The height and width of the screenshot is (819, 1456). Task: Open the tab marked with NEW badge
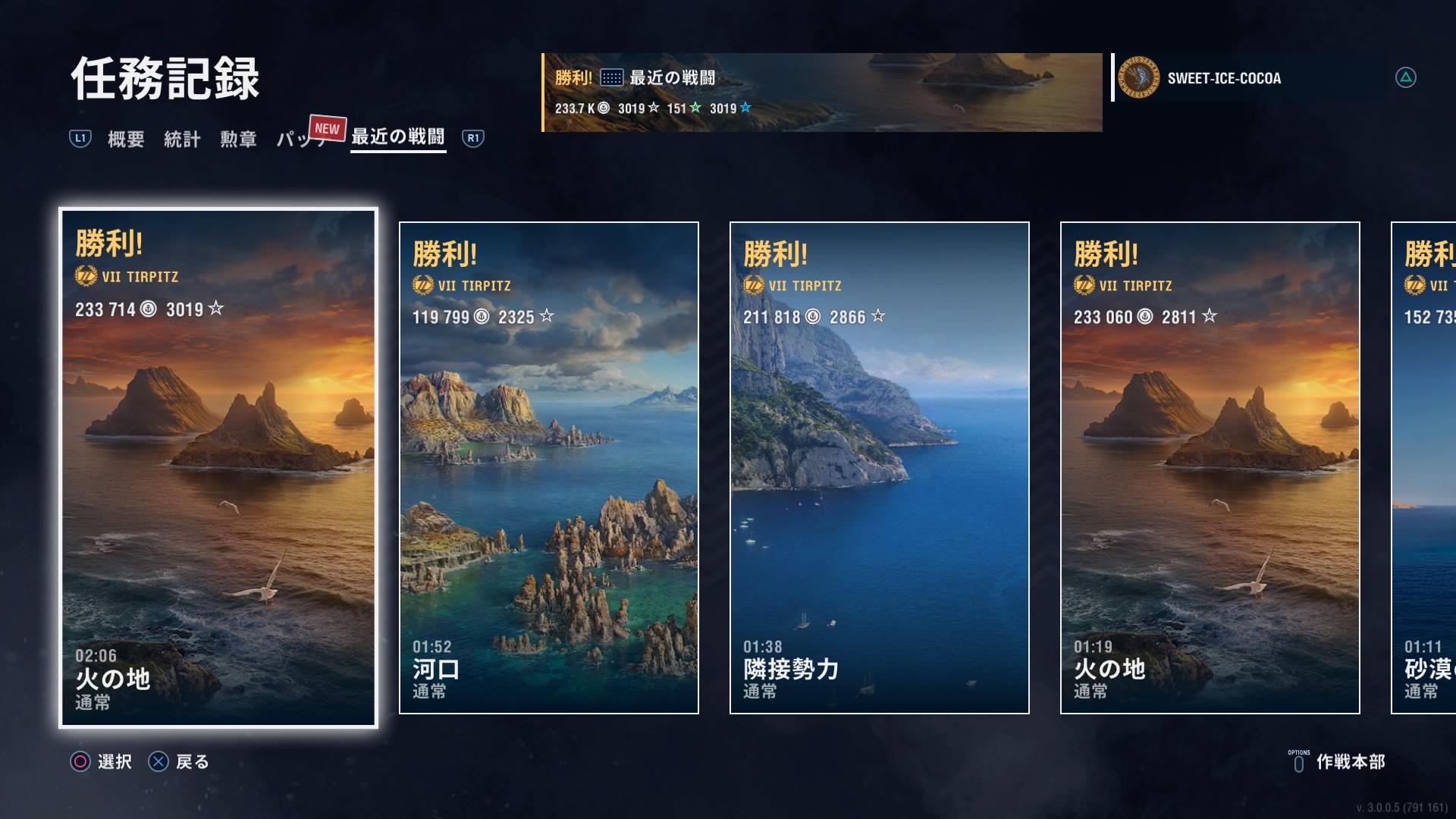300,139
